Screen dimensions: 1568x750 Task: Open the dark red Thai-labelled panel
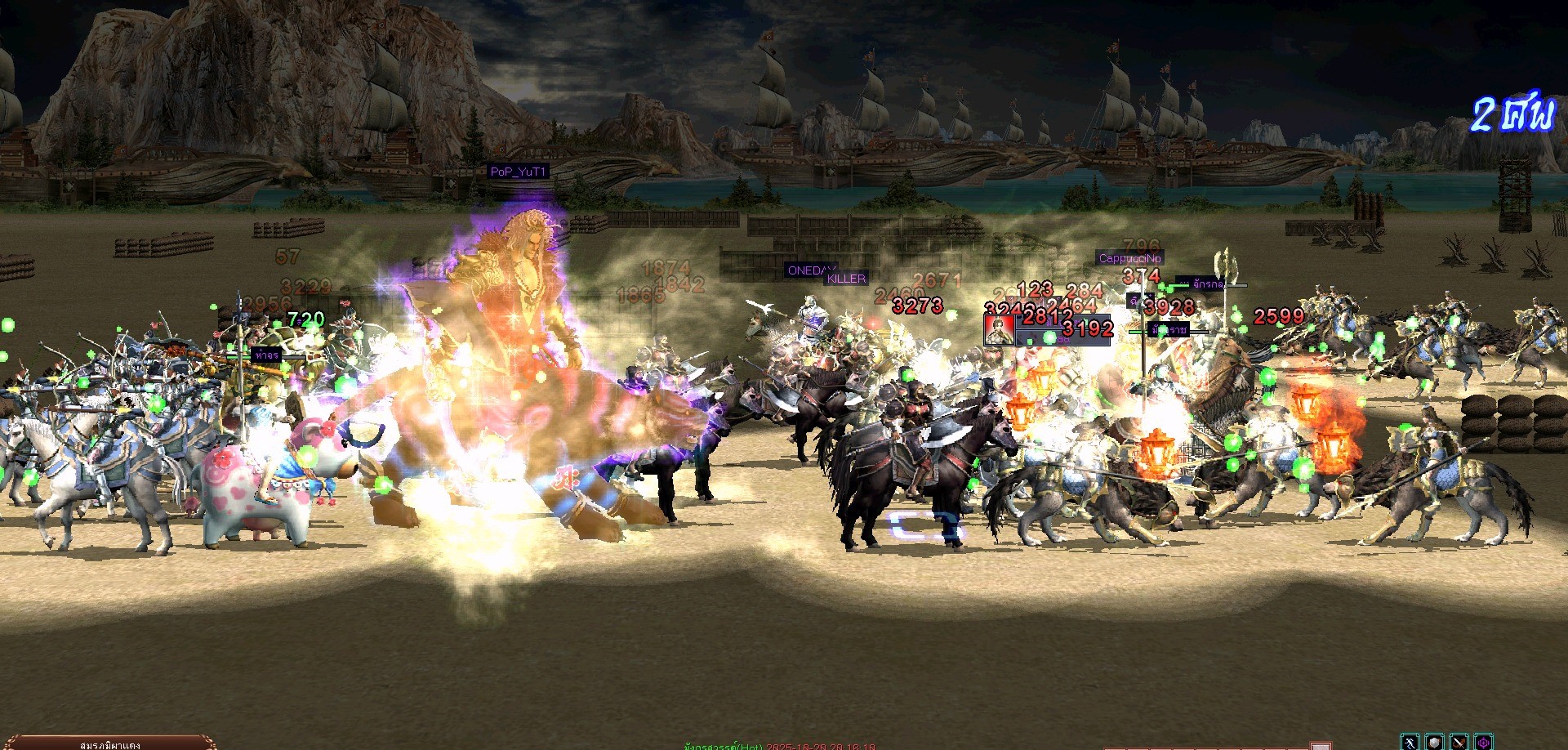[x=109, y=743]
